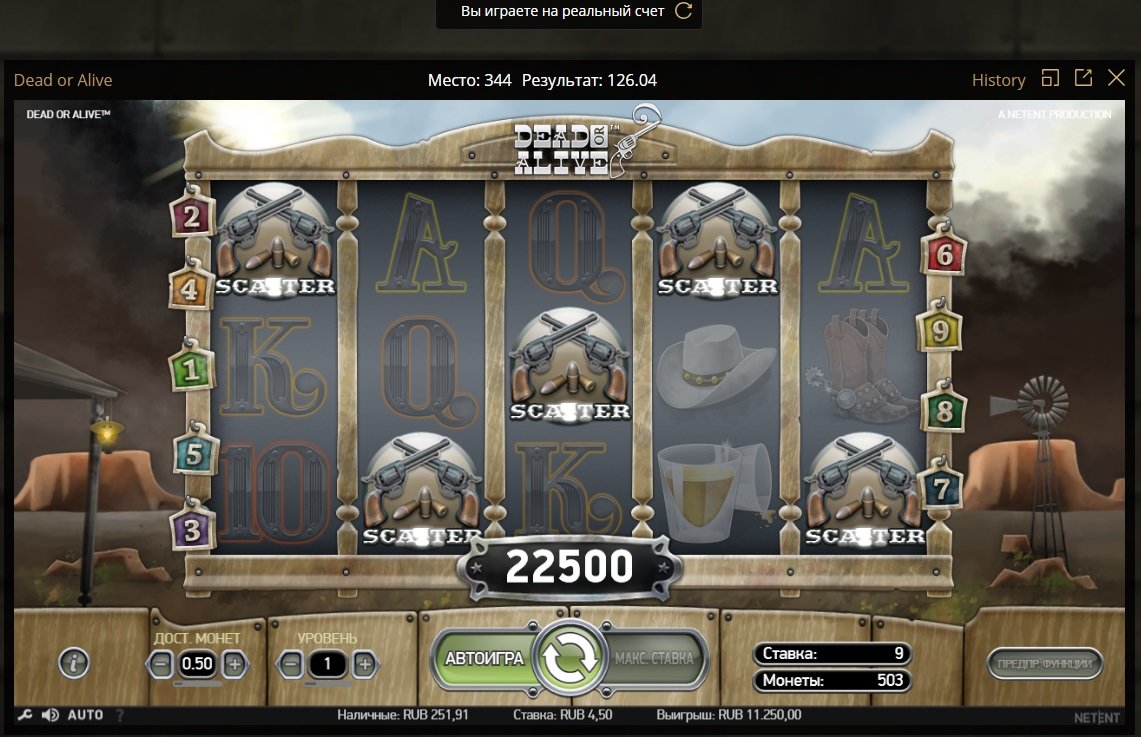The height and width of the screenshot is (737, 1141).
Task: Open the paytable info button
Action: point(74,662)
